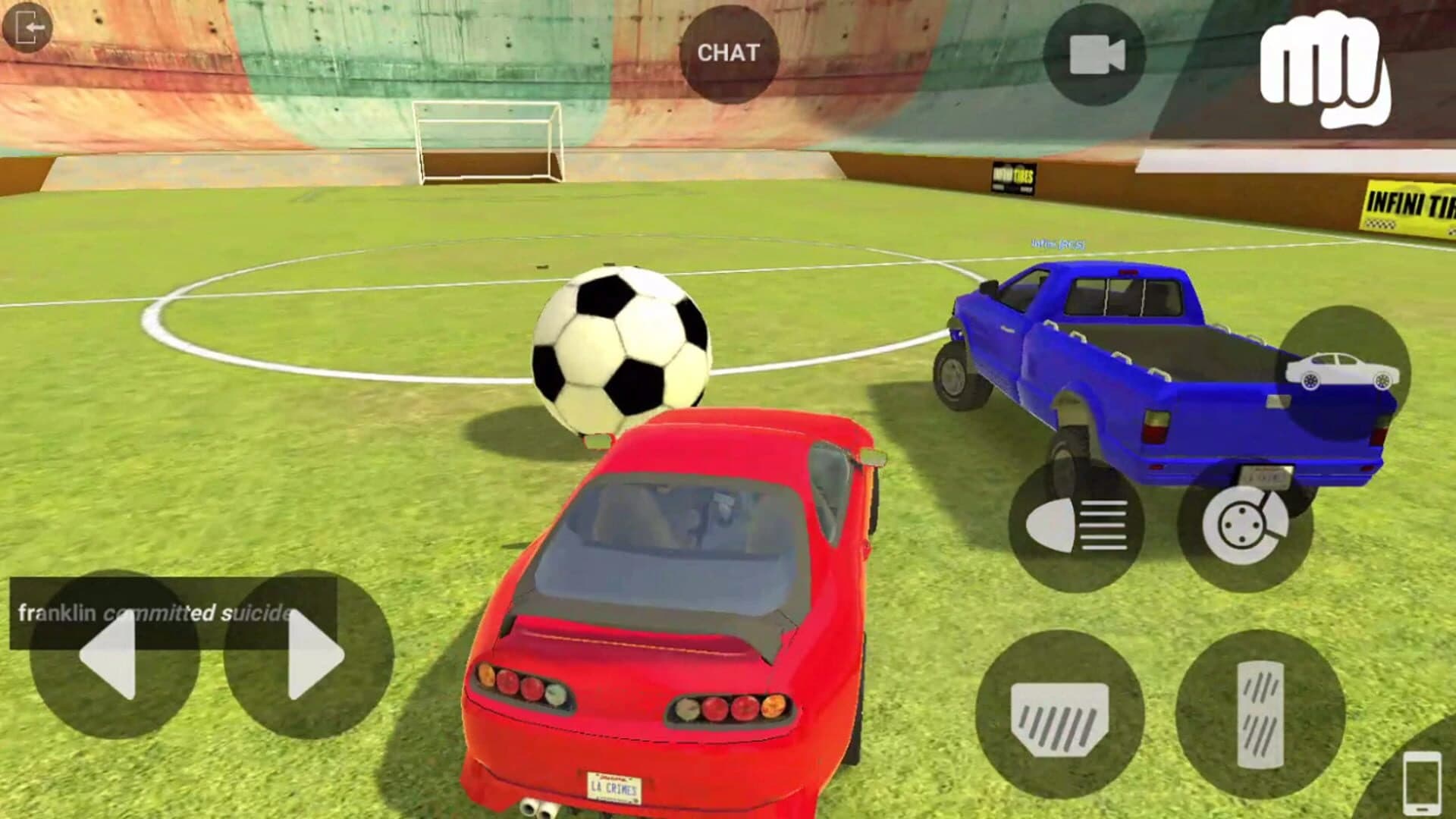Exit the vehicle with the door arrow icon
Viewport: 1456px width, 819px height.
click(x=27, y=27)
